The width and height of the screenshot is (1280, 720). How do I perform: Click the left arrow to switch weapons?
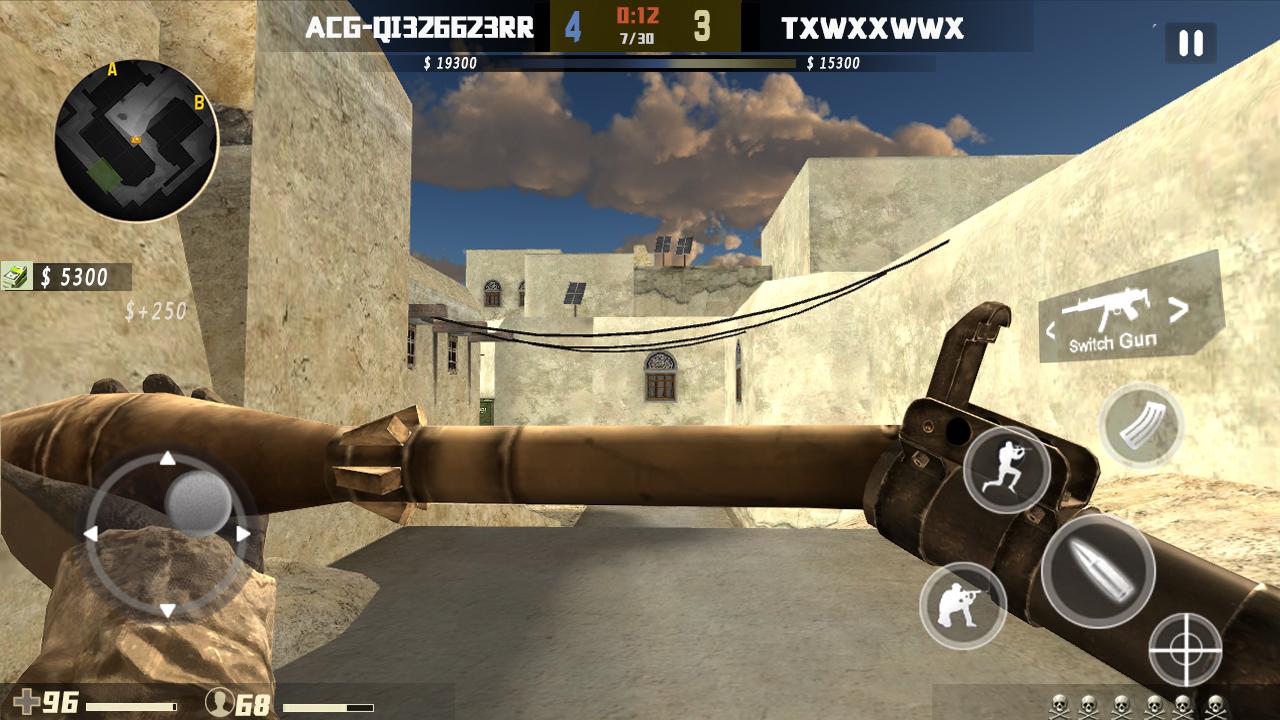[1052, 327]
